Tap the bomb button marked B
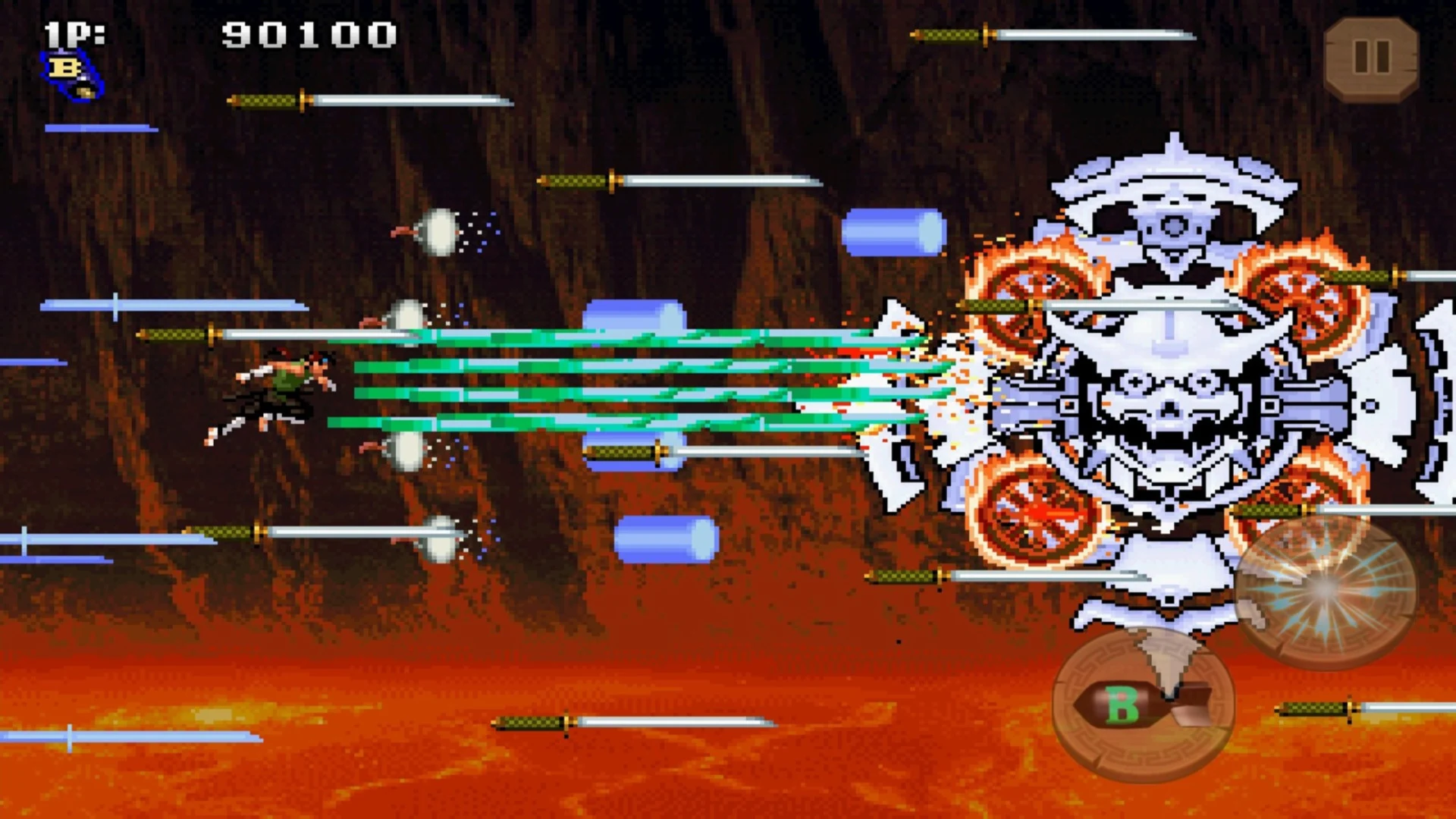The image size is (1456, 819). [x=1143, y=704]
